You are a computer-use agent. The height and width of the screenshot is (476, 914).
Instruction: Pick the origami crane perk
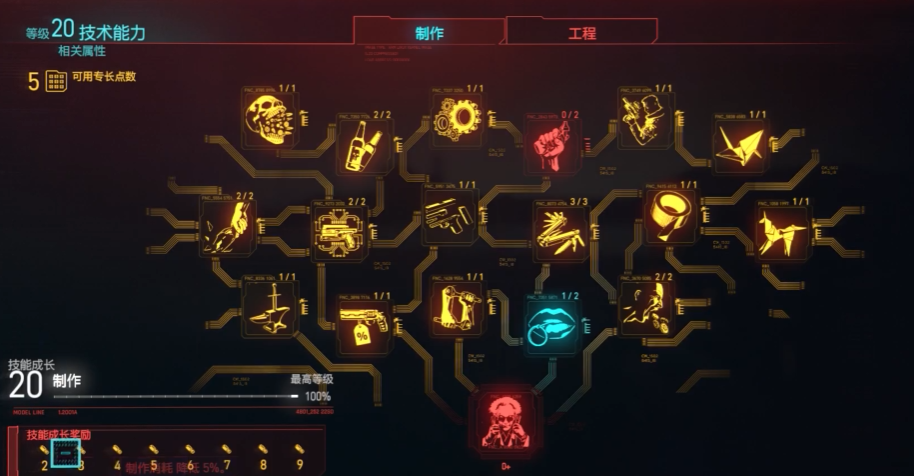click(739, 146)
